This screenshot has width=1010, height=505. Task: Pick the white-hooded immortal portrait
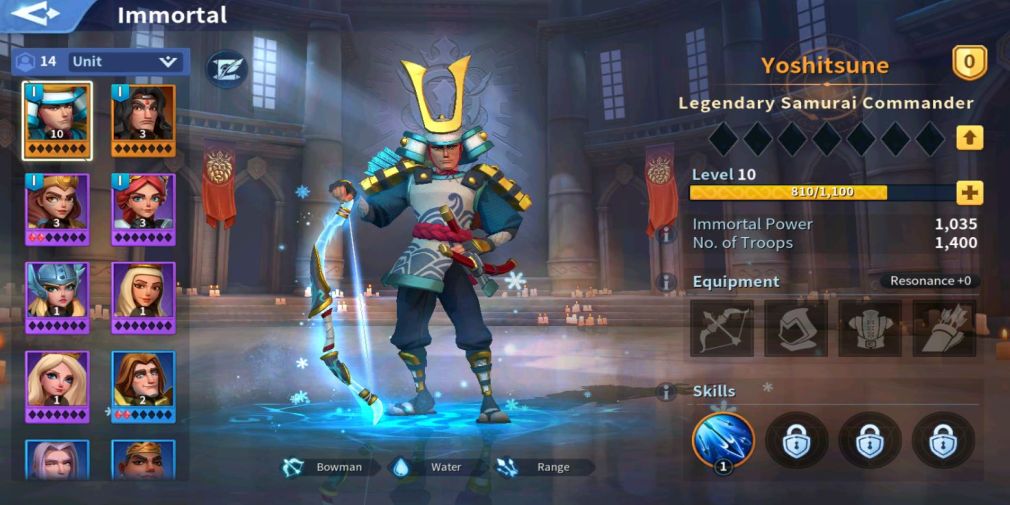(x=143, y=297)
